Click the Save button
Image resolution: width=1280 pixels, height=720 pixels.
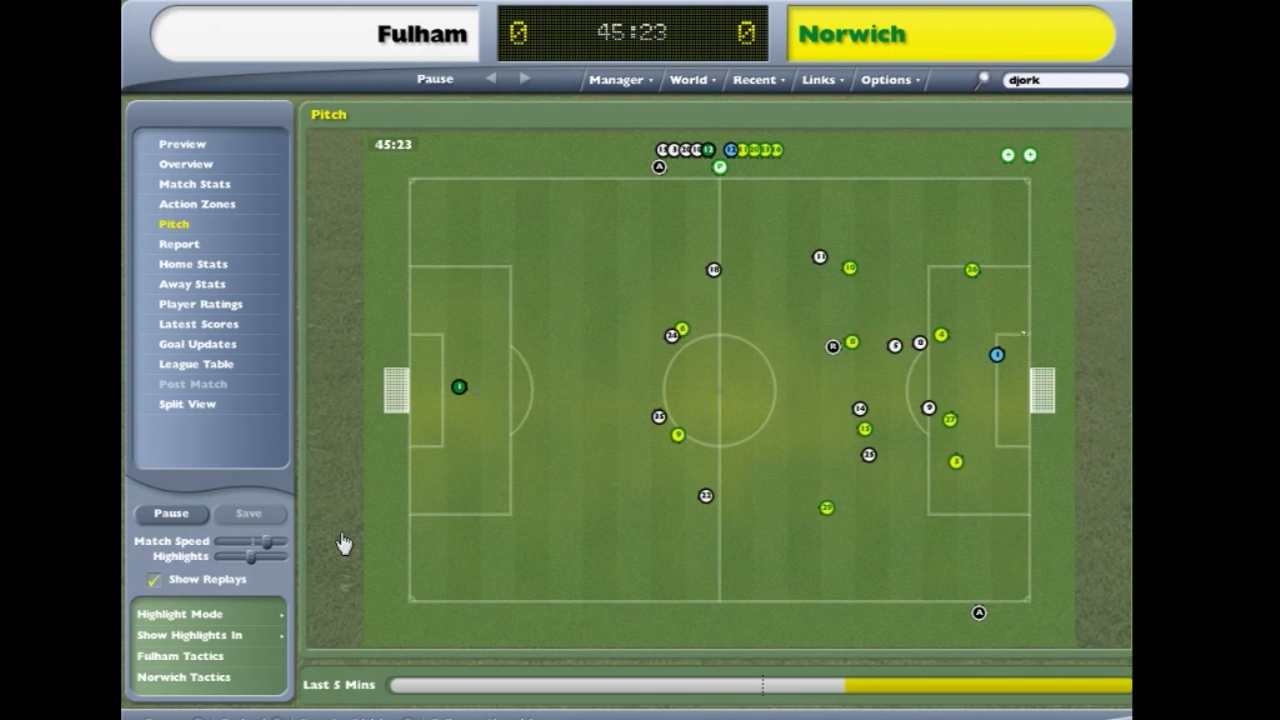(248, 513)
